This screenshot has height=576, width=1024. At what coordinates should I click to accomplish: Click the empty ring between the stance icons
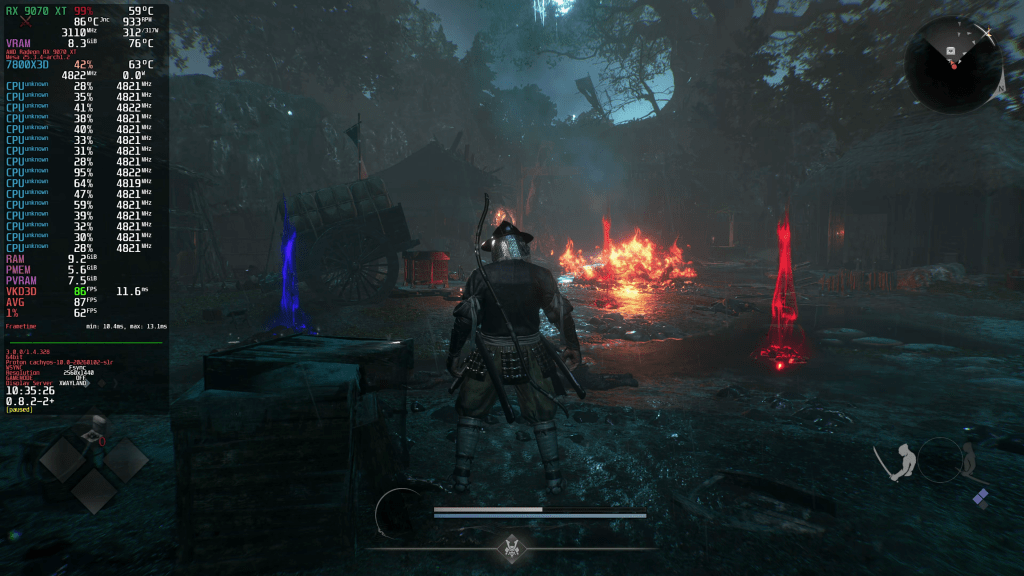point(938,461)
